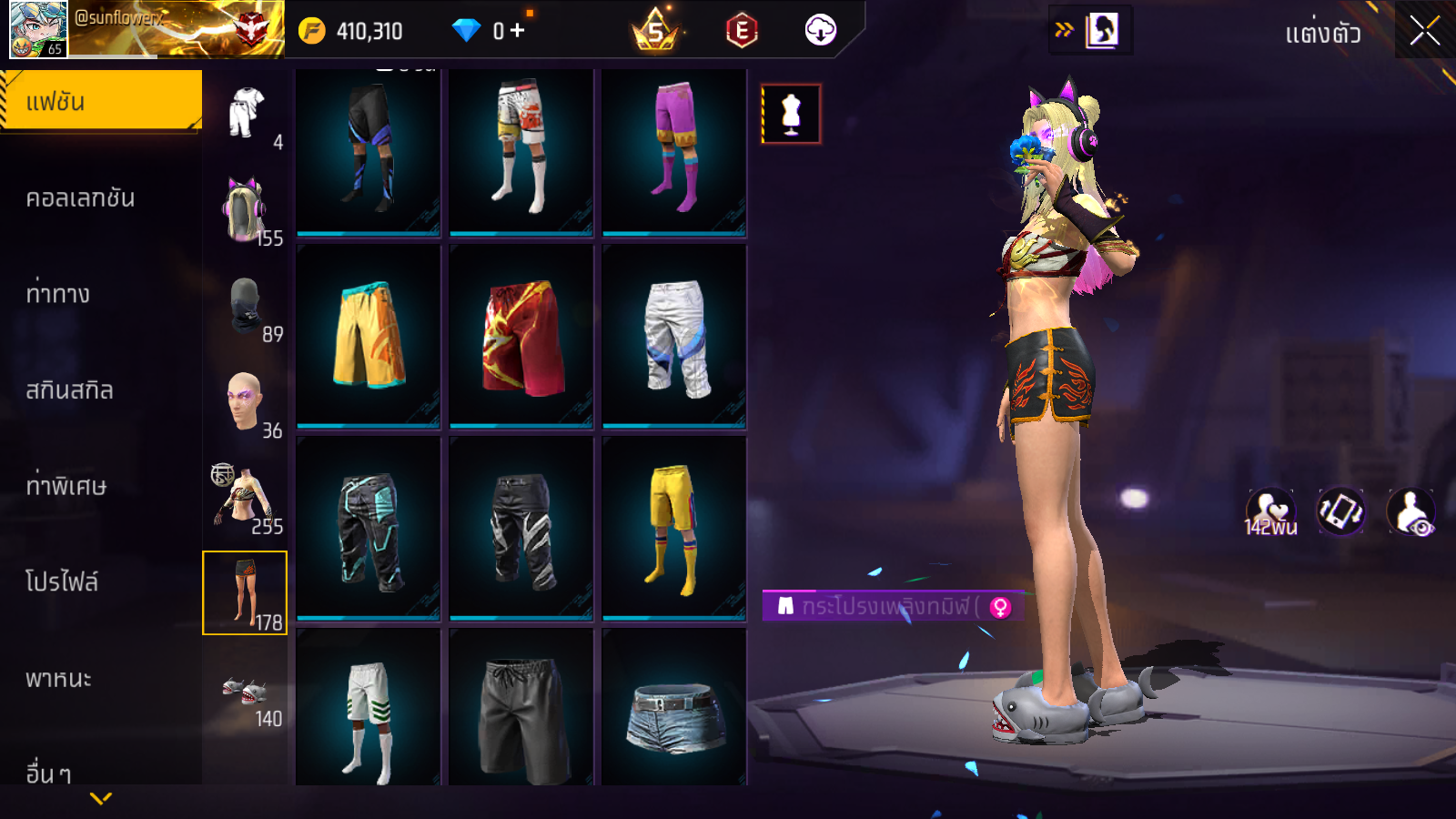This screenshot has width=1456, height=819.
Task: Open the แฟชั่น fashion tab
Action: (101, 101)
